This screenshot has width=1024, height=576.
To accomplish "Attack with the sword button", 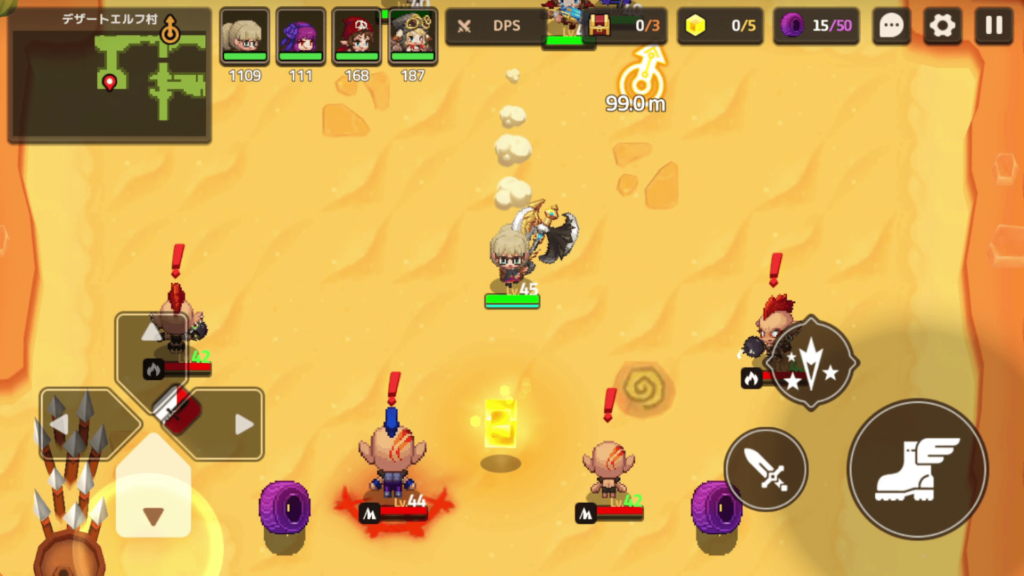I will 766,468.
